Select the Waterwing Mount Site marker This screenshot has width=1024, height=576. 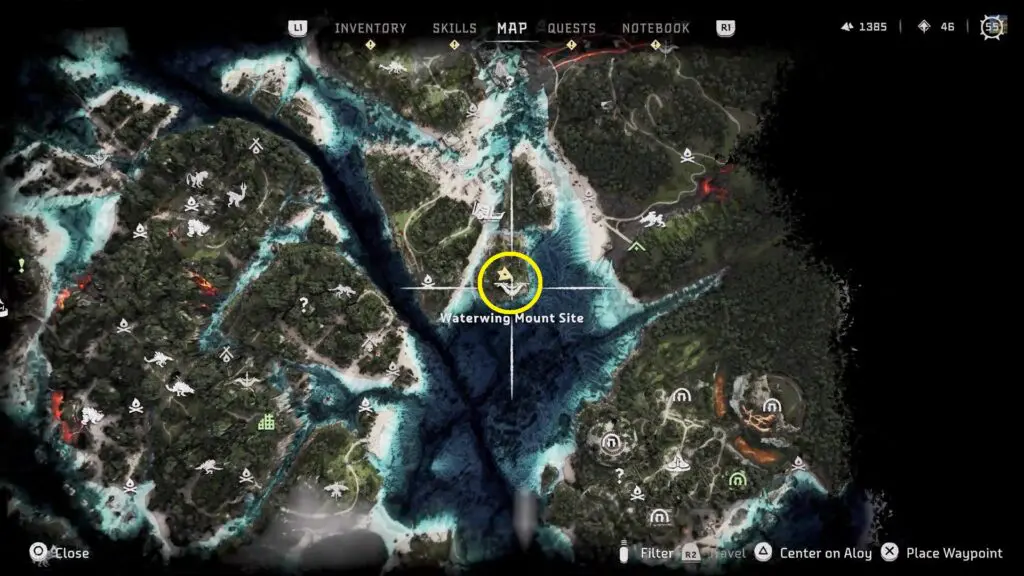[x=510, y=283]
